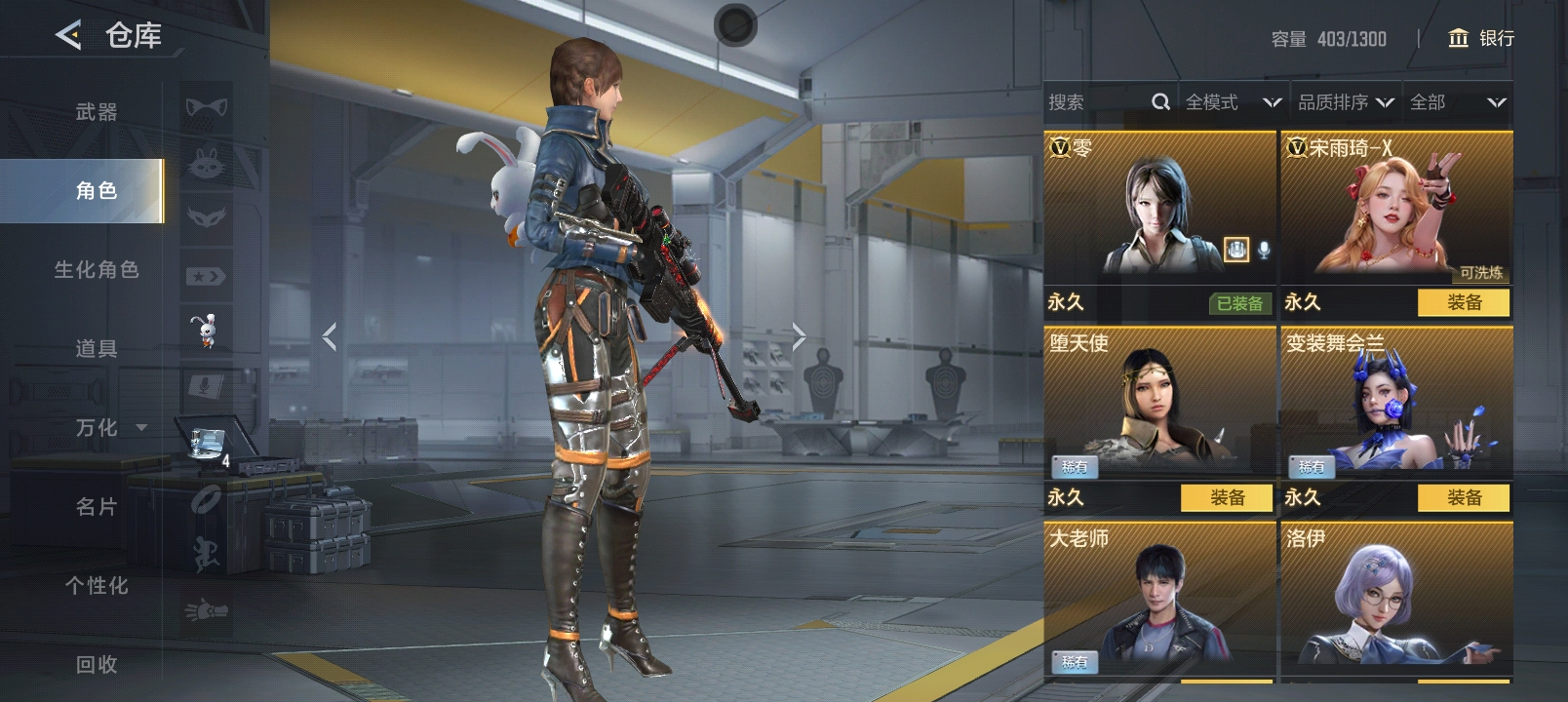This screenshot has width=1568, height=702.
Task: Select the 大老师 character card
Action: (1159, 600)
